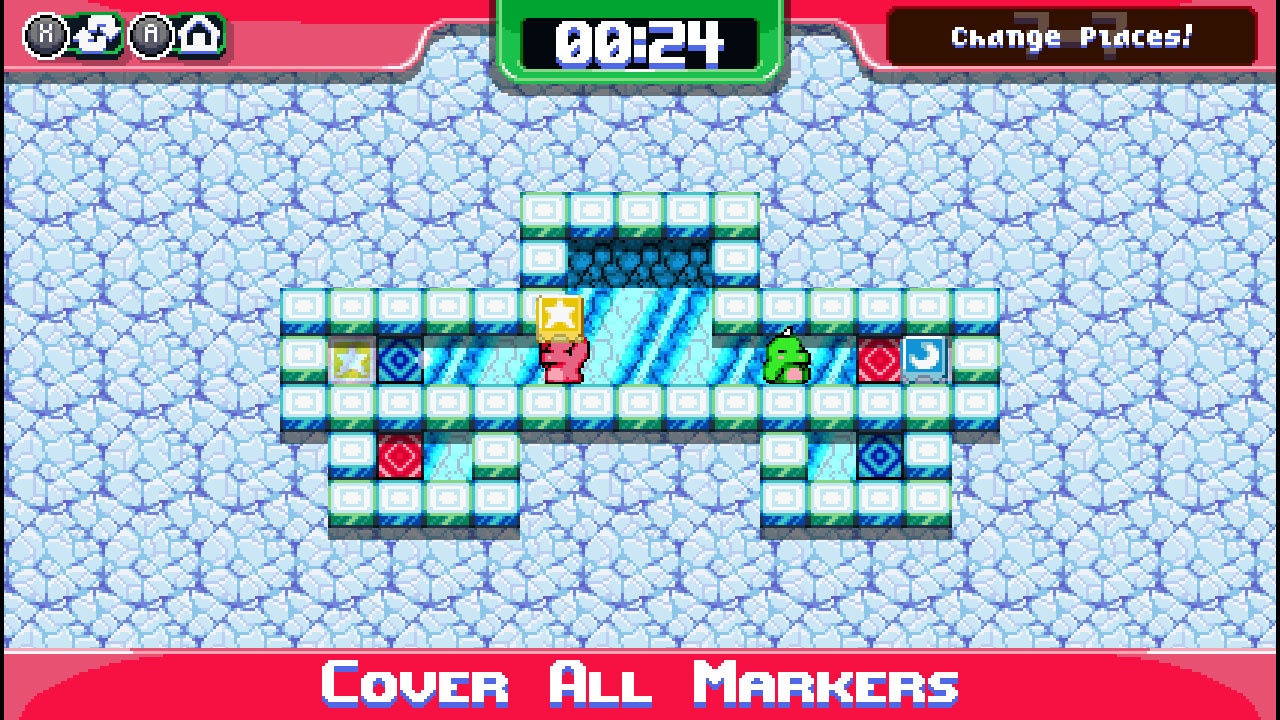Click the restart level icon
Screen dimensions: 1280x720
tap(95, 36)
